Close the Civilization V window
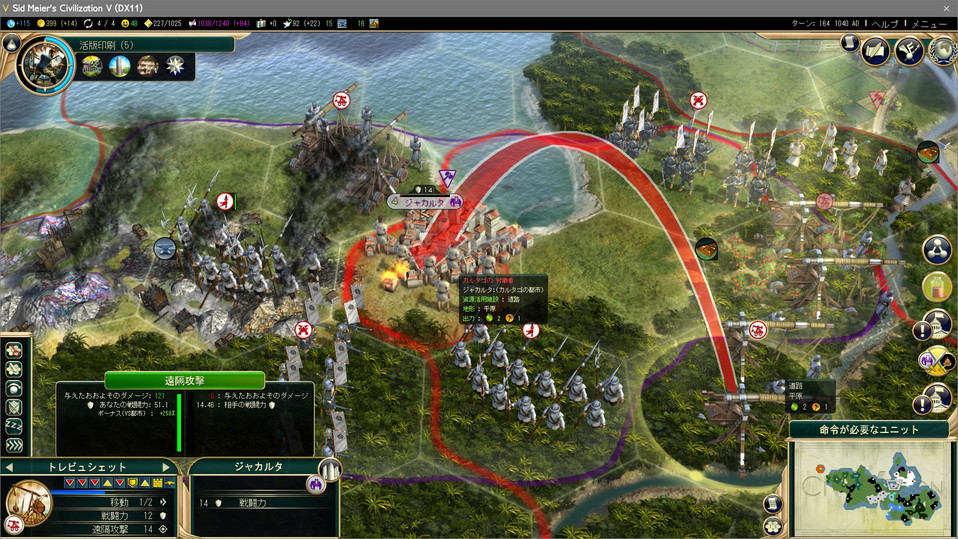The image size is (958, 539). click(x=945, y=8)
